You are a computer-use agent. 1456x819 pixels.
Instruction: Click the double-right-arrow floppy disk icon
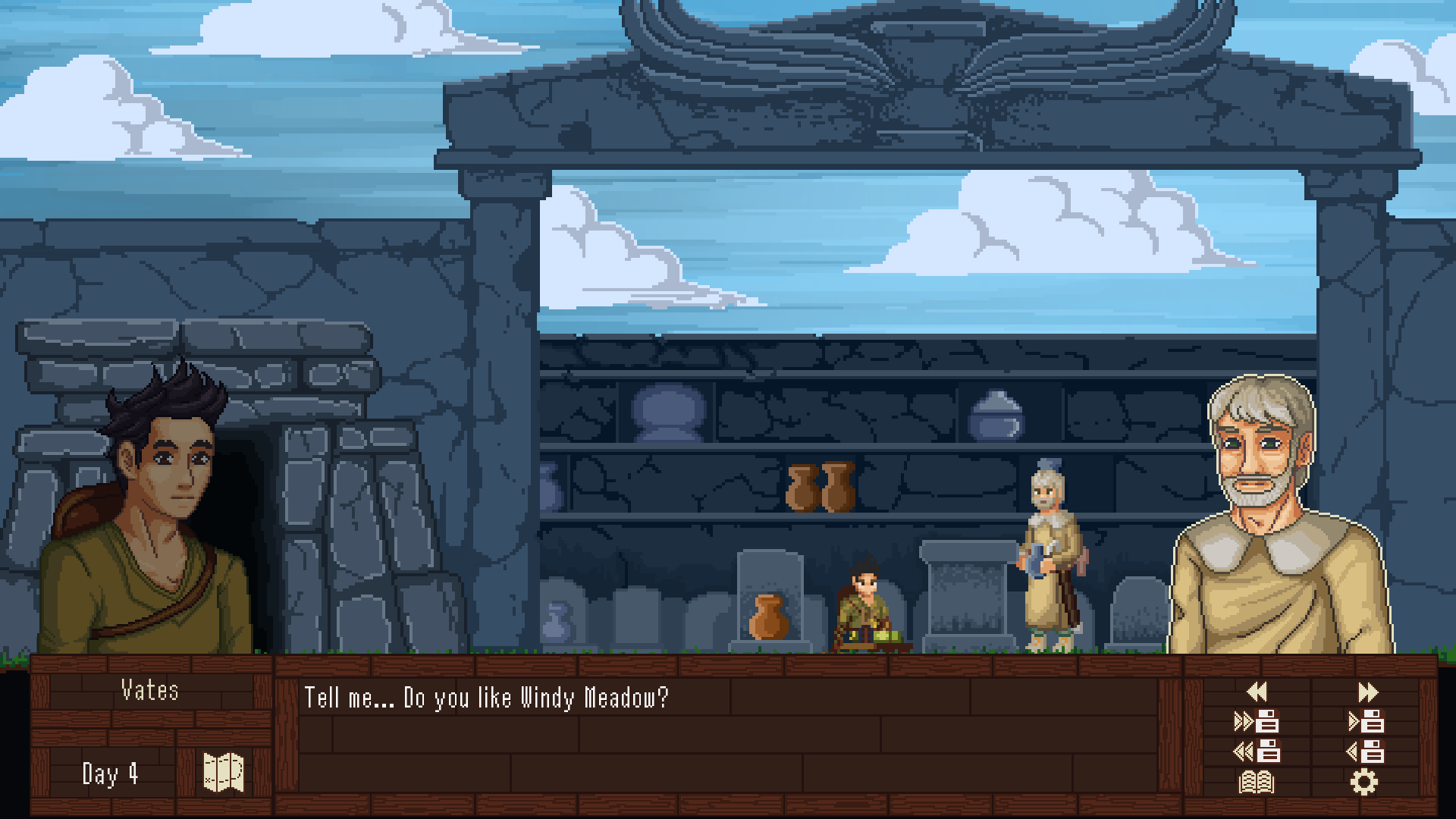tap(1257, 721)
